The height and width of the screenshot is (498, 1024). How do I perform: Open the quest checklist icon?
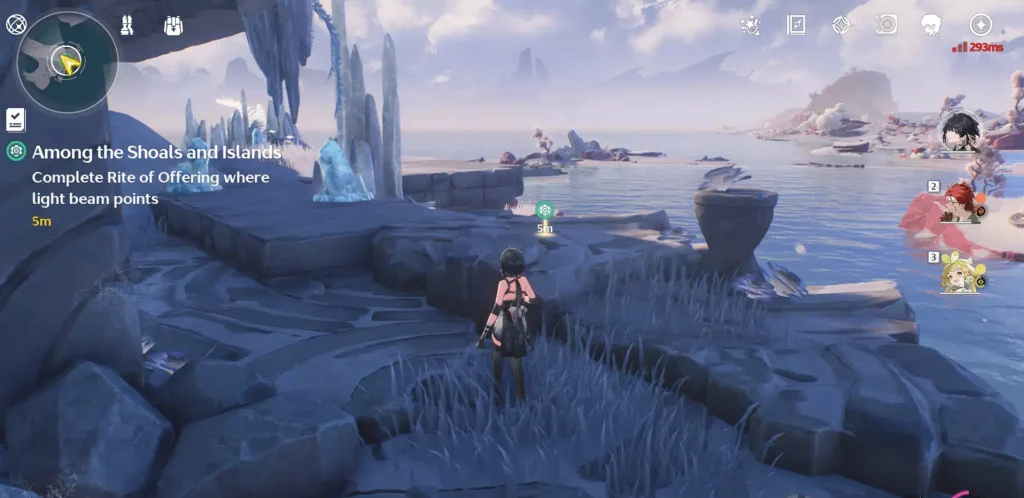click(x=15, y=120)
